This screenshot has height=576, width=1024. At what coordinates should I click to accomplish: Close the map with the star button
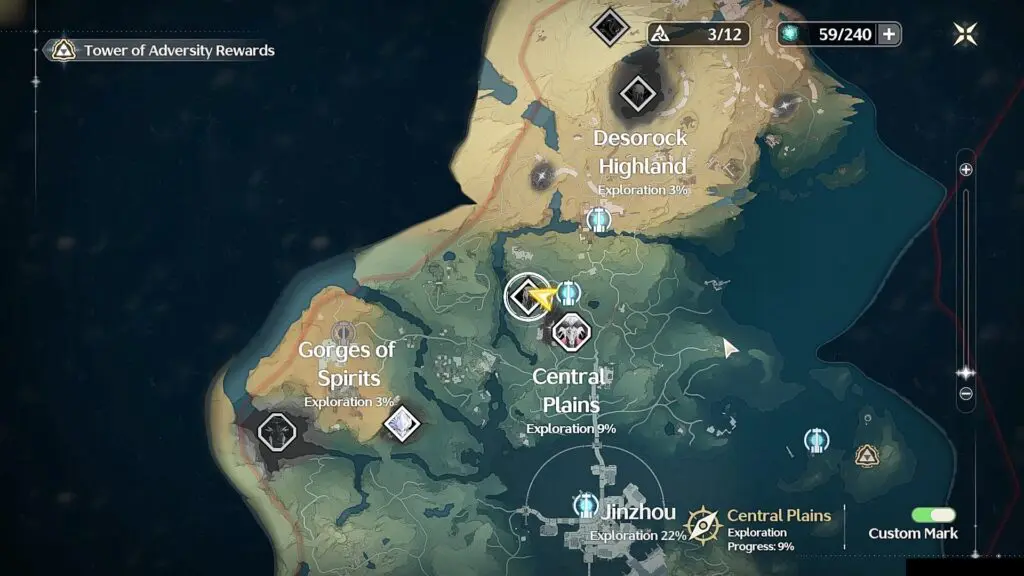click(965, 34)
